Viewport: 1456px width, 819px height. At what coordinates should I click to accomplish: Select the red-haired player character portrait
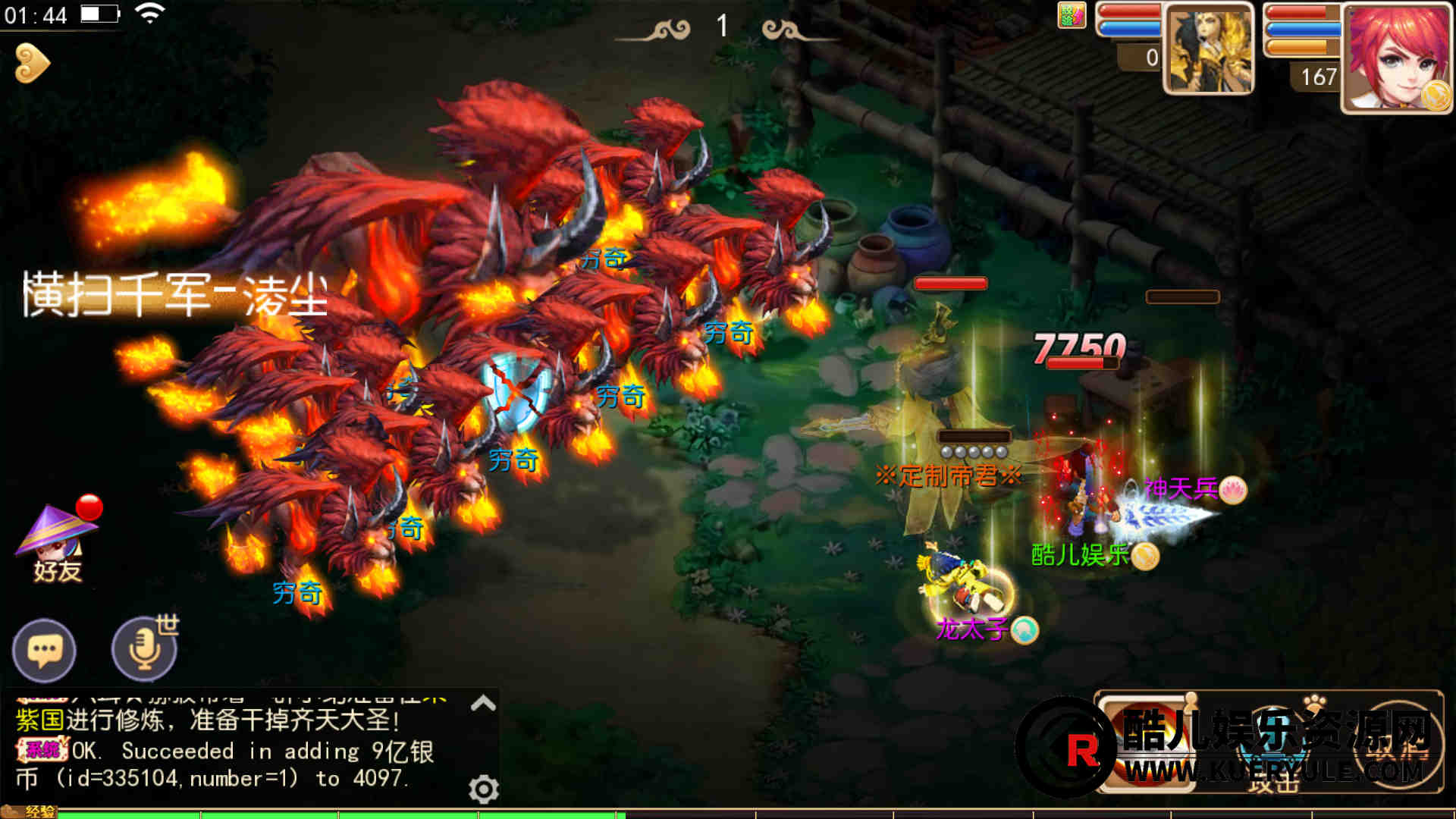[1395, 58]
